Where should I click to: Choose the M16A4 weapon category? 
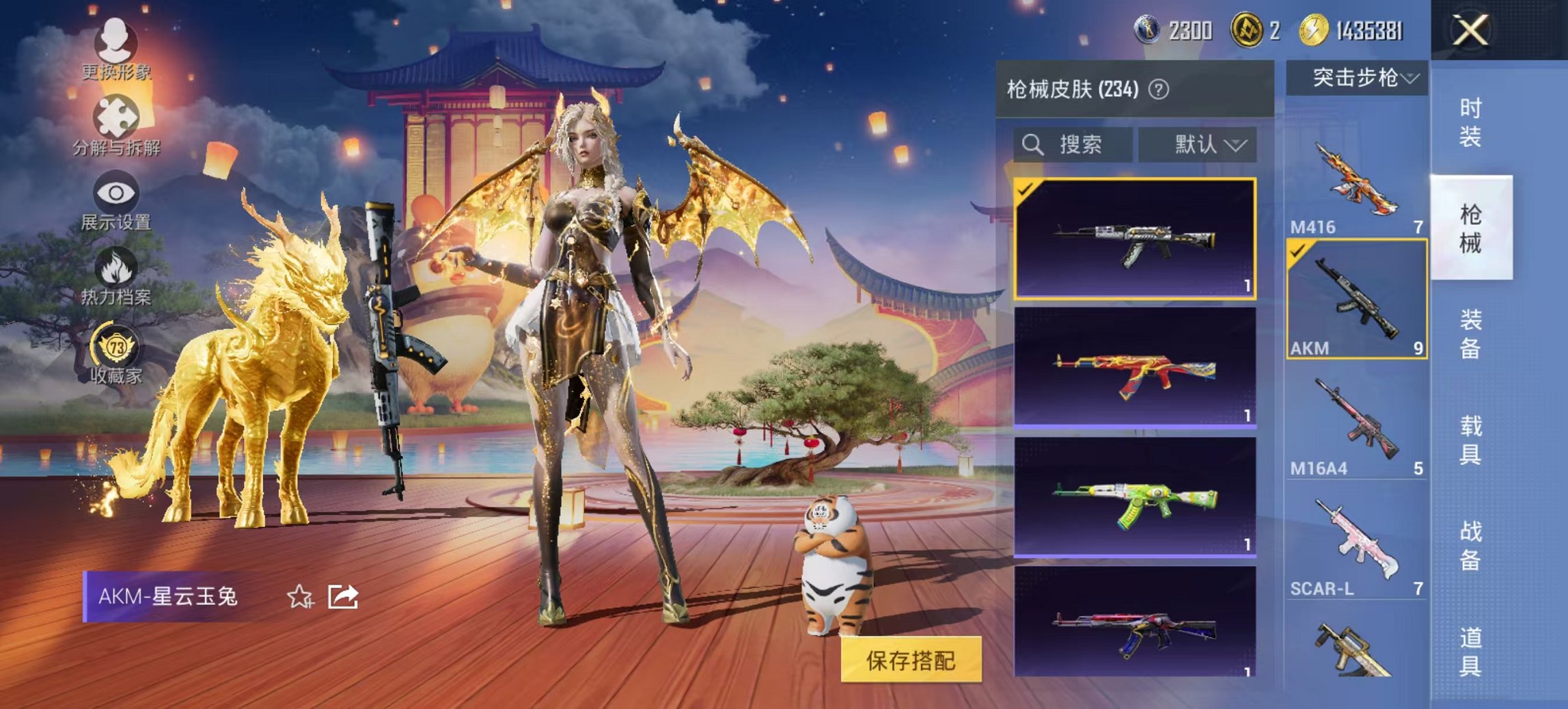pos(1356,424)
